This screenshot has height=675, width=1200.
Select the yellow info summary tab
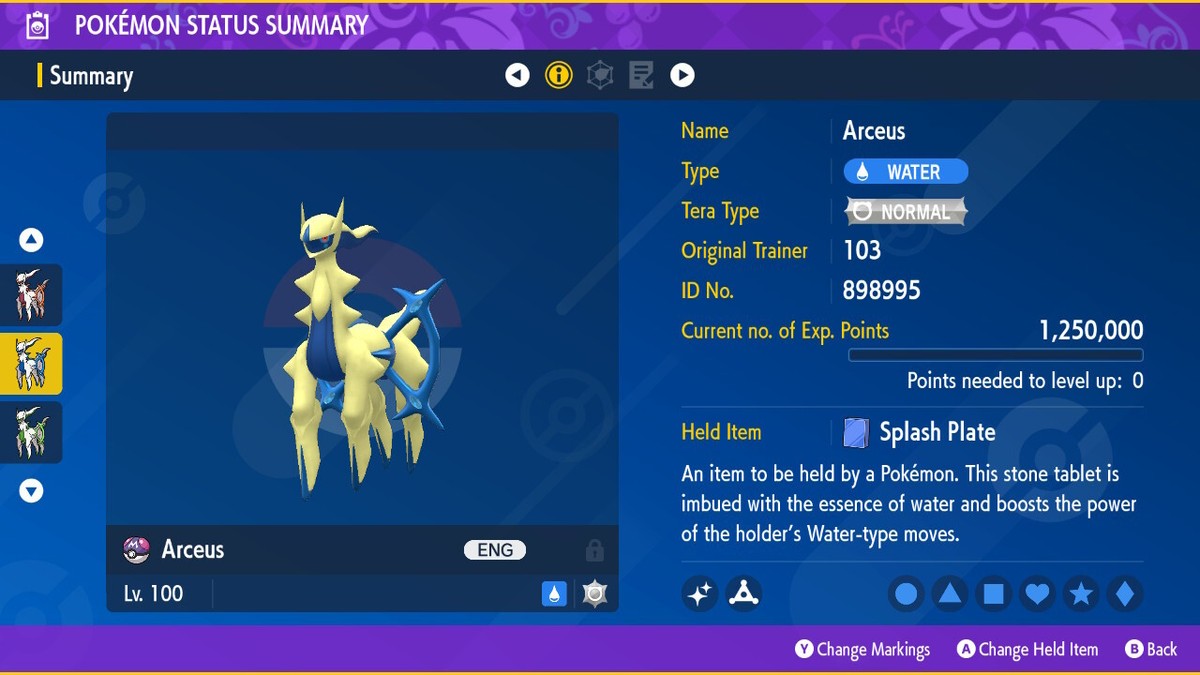(x=559, y=75)
